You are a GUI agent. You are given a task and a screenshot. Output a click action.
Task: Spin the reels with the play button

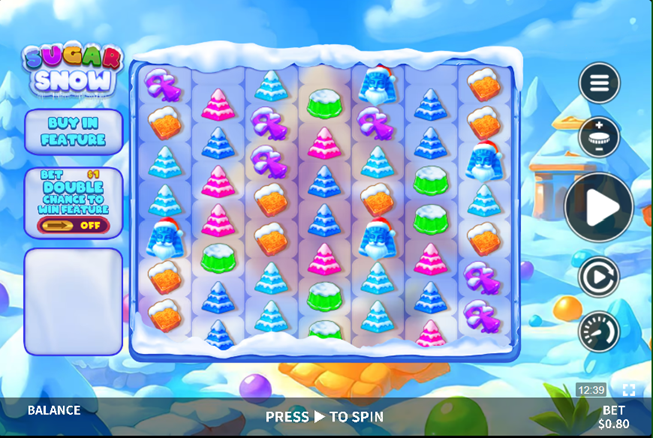click(x=598, y=208)
